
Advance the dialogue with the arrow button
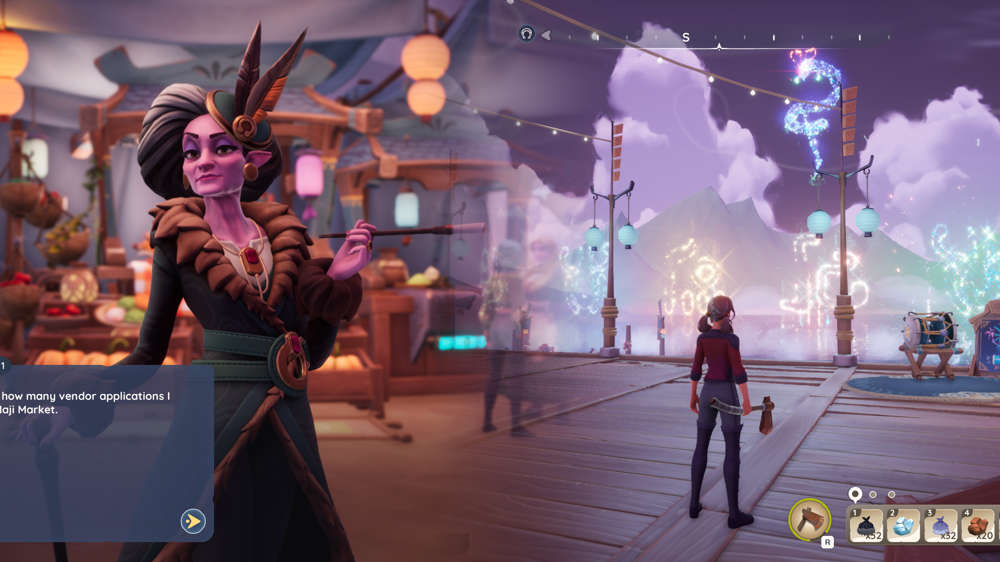tap(192, 521)
